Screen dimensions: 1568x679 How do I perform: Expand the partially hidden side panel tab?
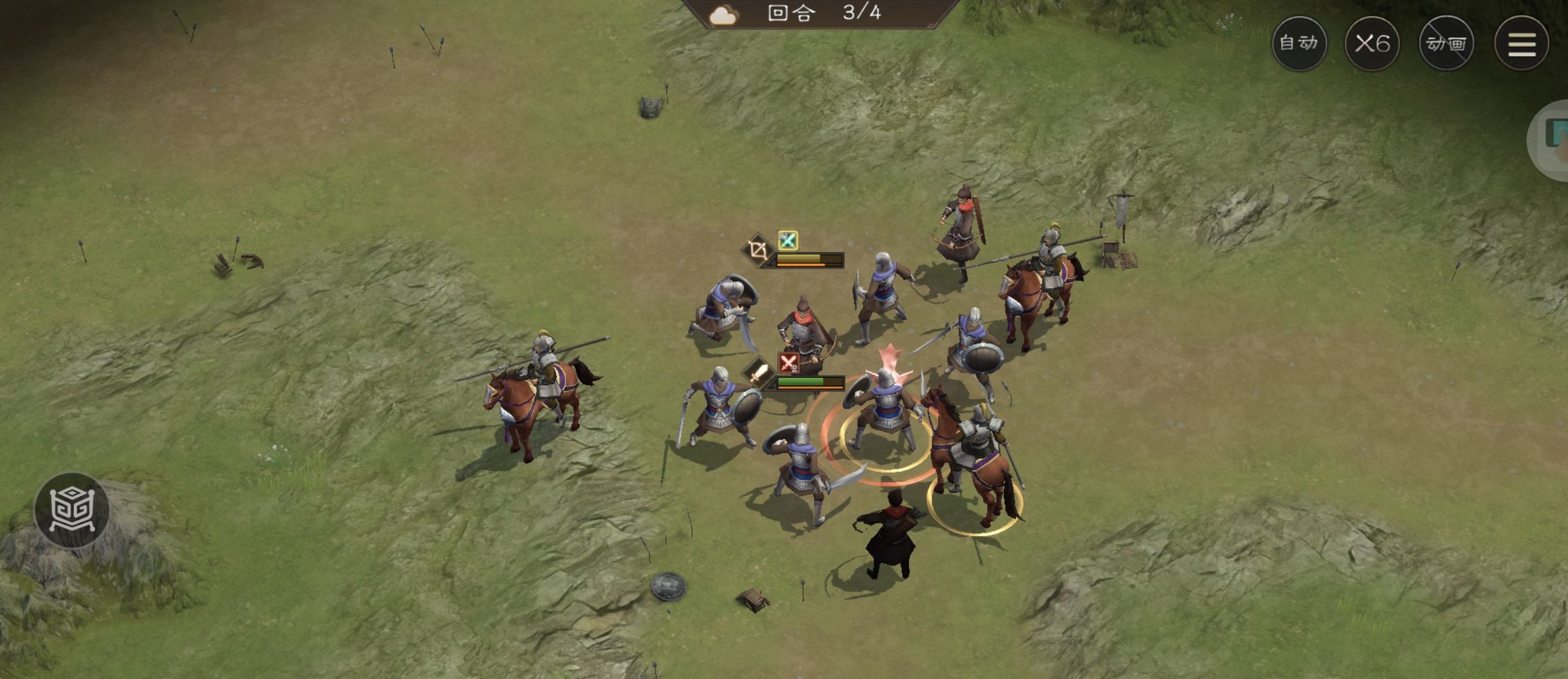1552,140
